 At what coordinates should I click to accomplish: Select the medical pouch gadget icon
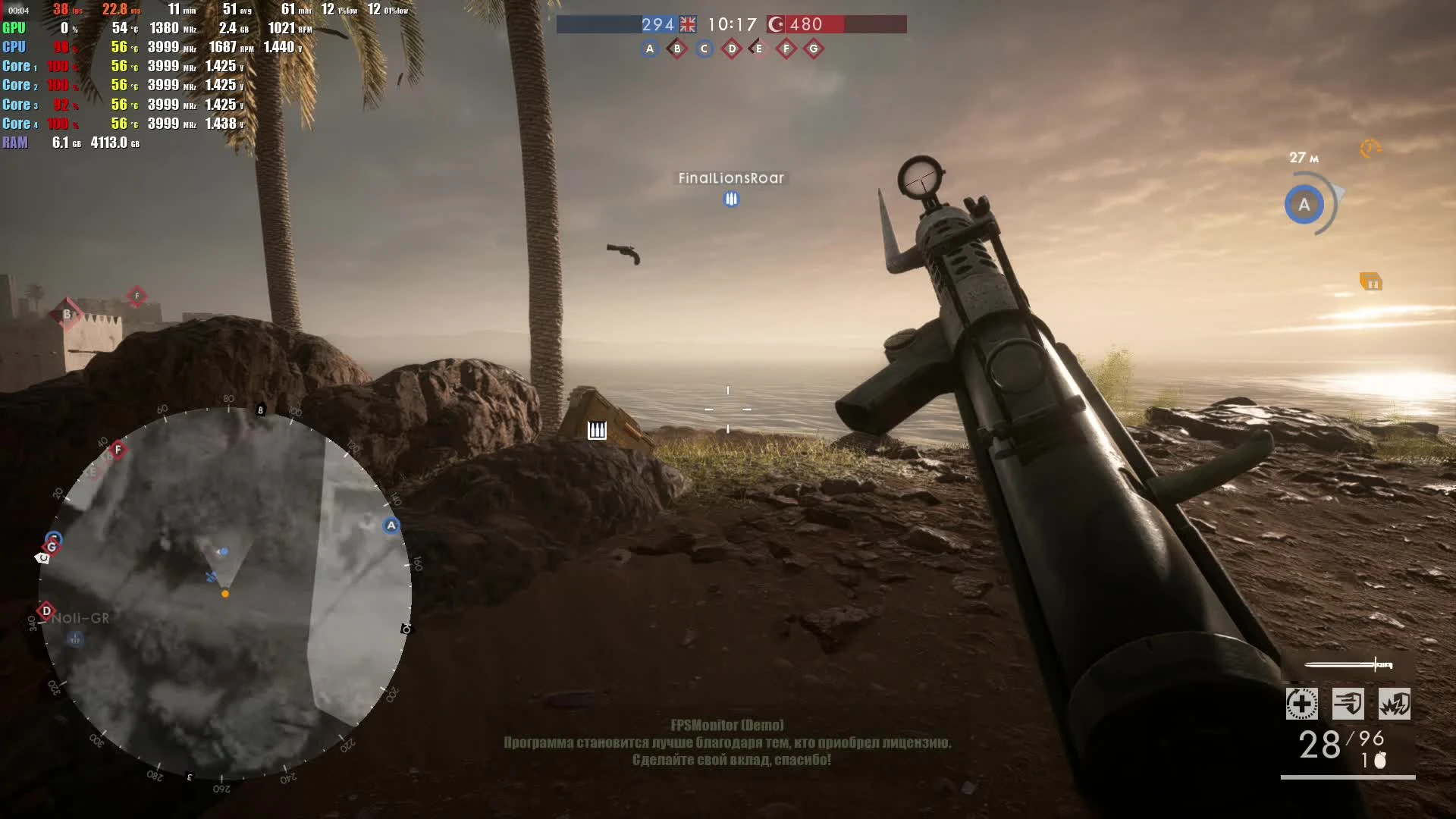[1301, 704]
